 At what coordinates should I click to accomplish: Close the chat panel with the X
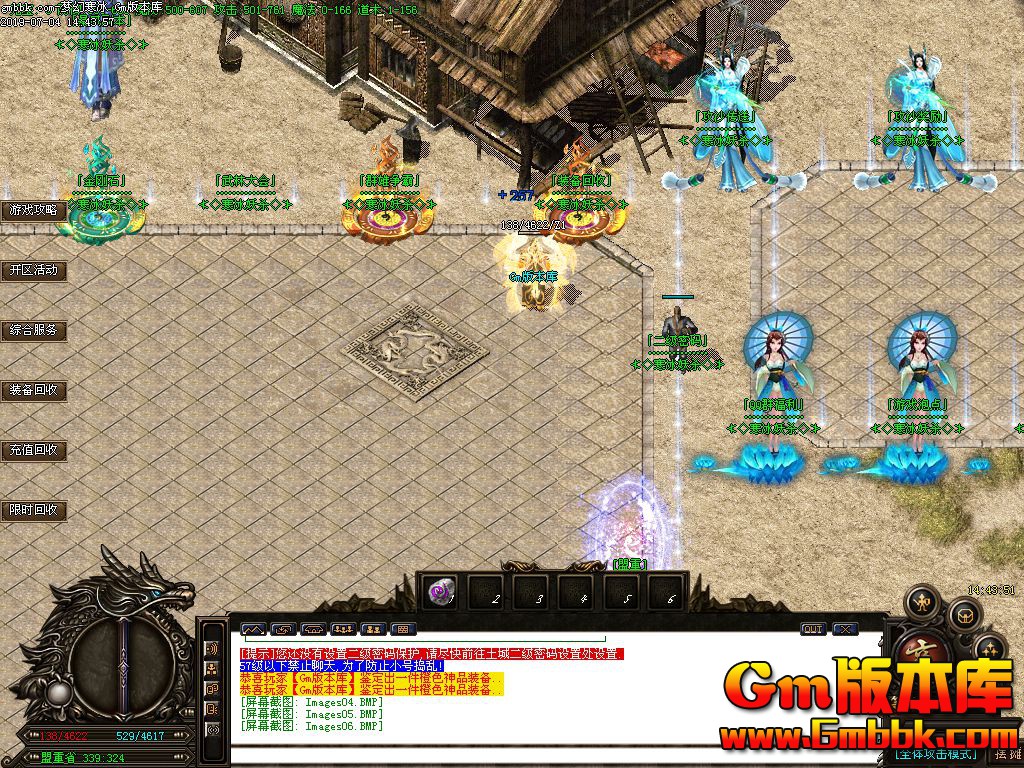pos(845,629)
